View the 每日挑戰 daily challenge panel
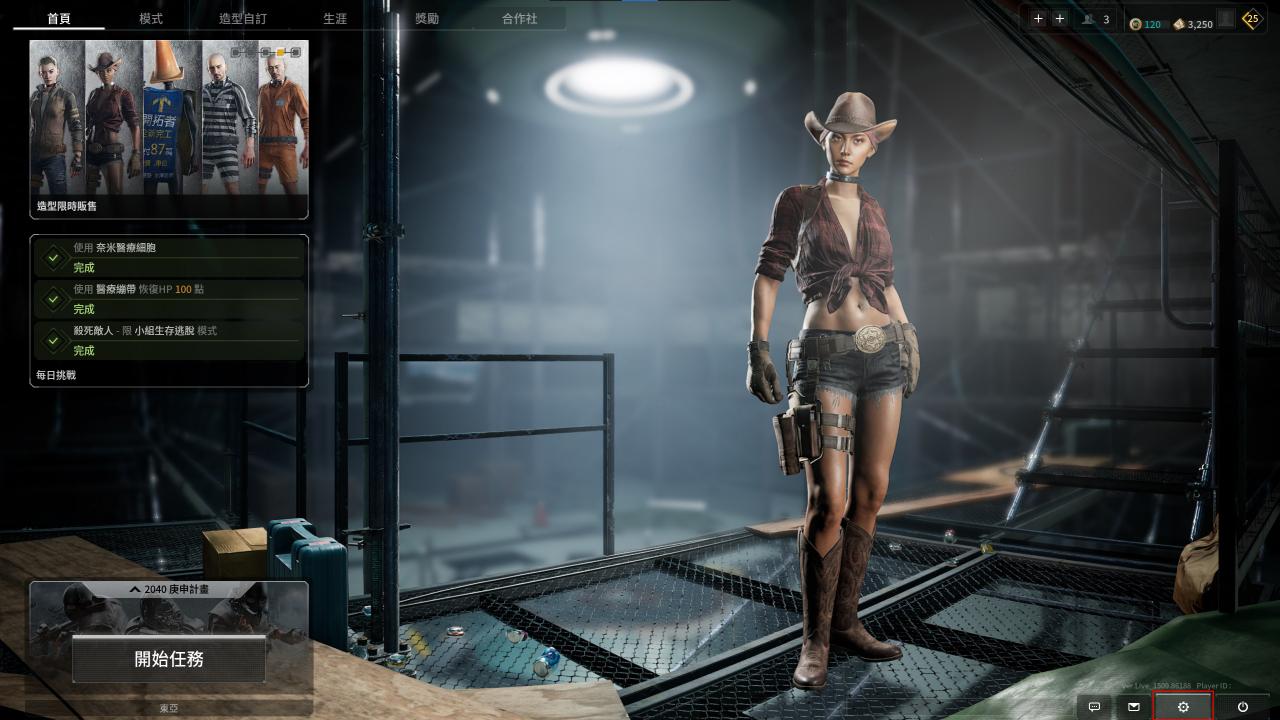The image size is (1280, 720). point(56,375)
